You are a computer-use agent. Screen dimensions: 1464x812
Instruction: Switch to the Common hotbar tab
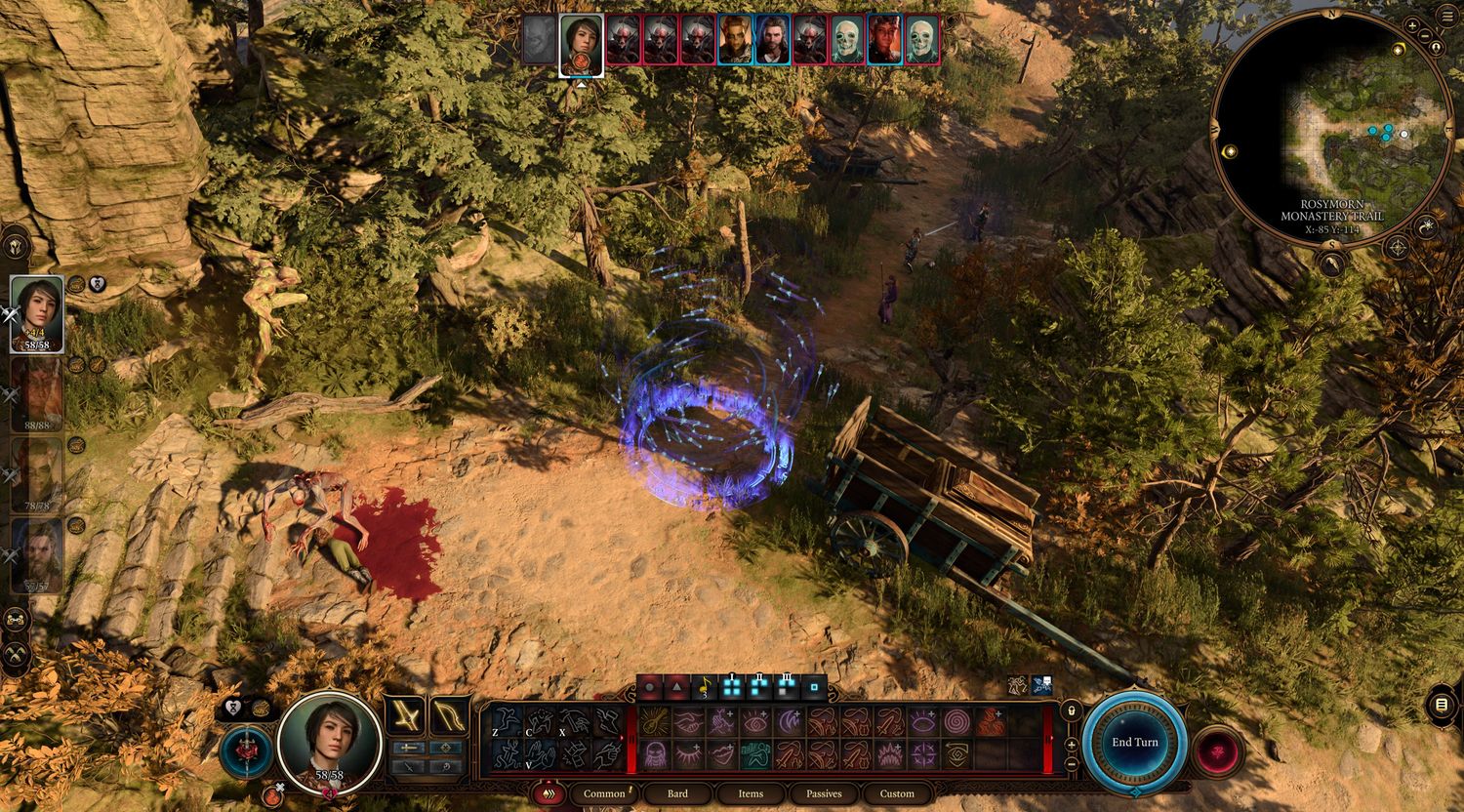coord(604,793)
